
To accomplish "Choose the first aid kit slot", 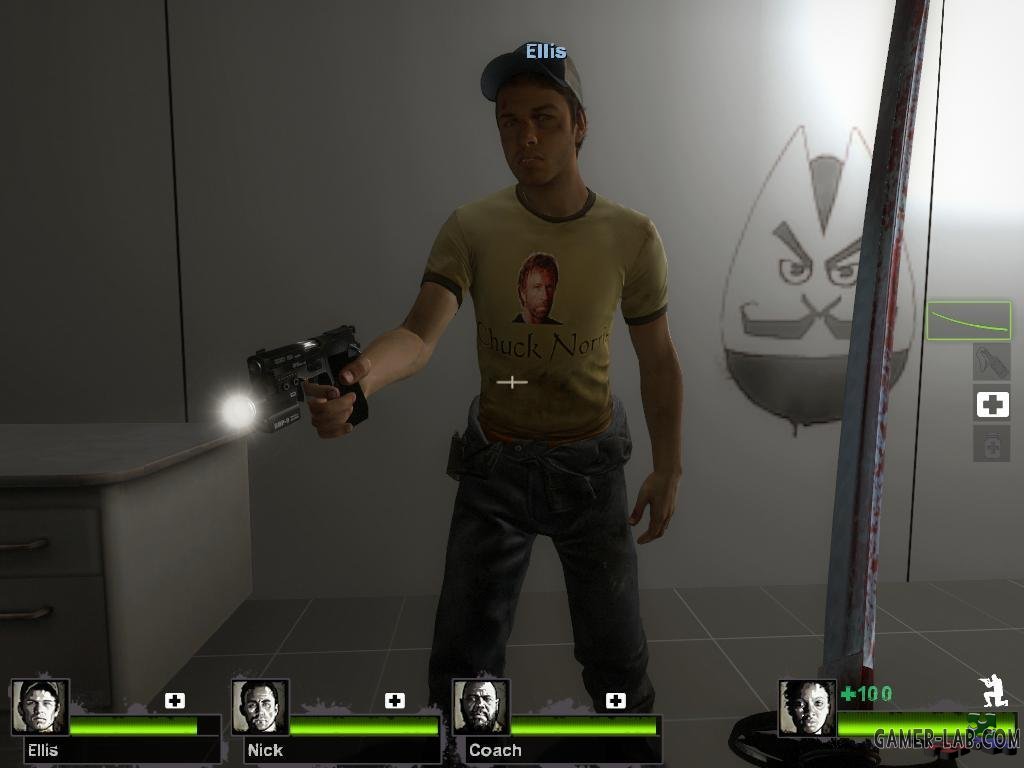I will coord(991,404).
